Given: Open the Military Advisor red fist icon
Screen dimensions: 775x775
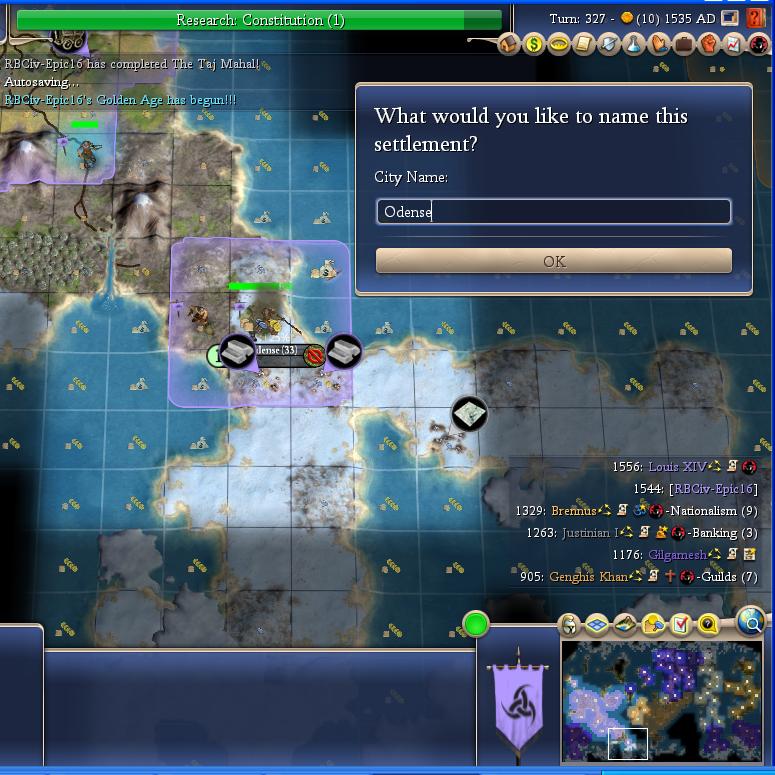Looking at the screenshot, I should pos(708,44).
